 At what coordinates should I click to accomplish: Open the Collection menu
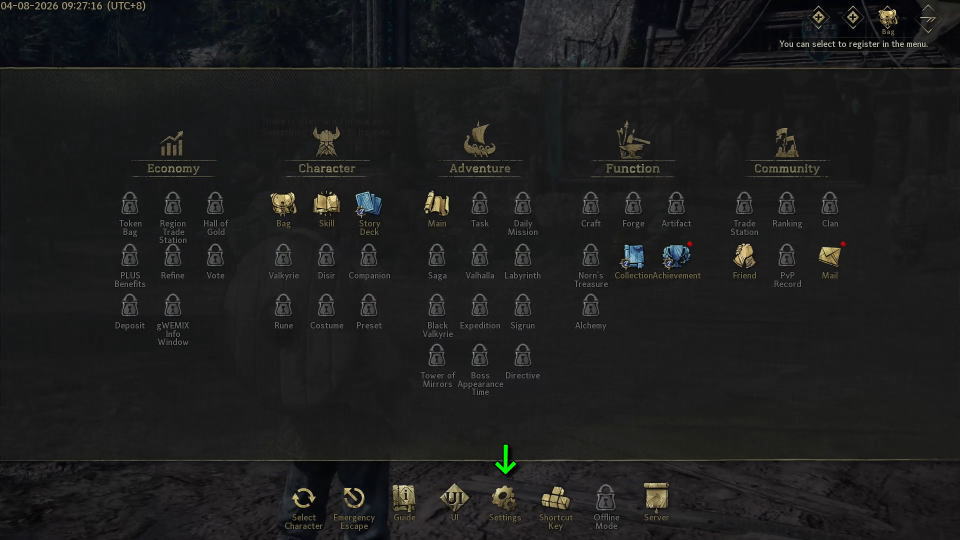tap(633, 257)
